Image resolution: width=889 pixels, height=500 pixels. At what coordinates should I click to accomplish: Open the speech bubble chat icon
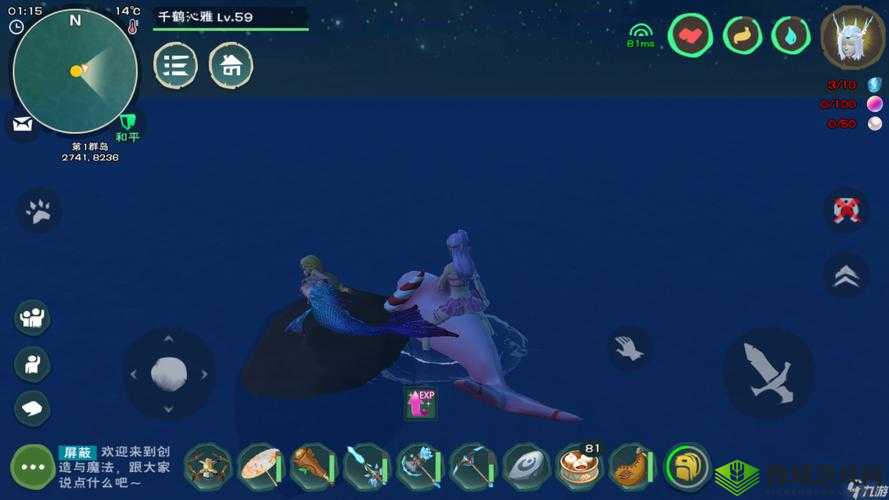click(x=32, y=407)
